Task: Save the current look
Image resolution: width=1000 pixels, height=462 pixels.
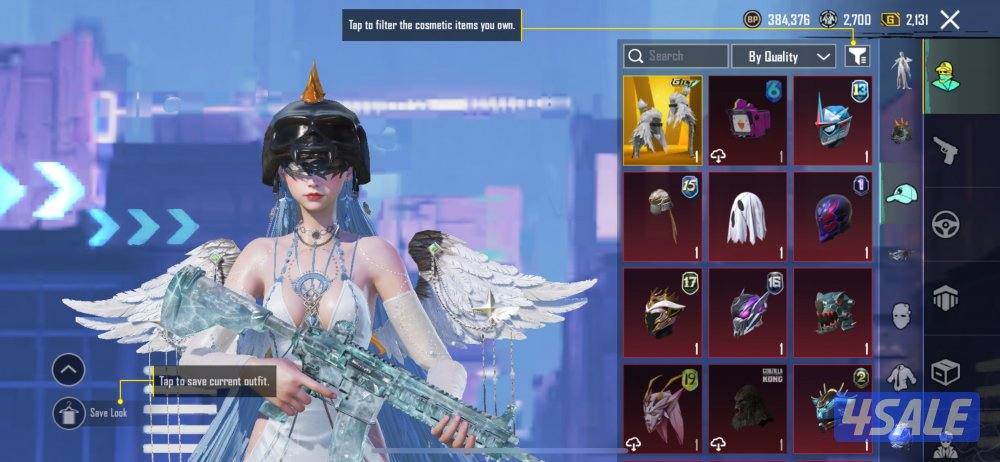Action: (69, 411)
